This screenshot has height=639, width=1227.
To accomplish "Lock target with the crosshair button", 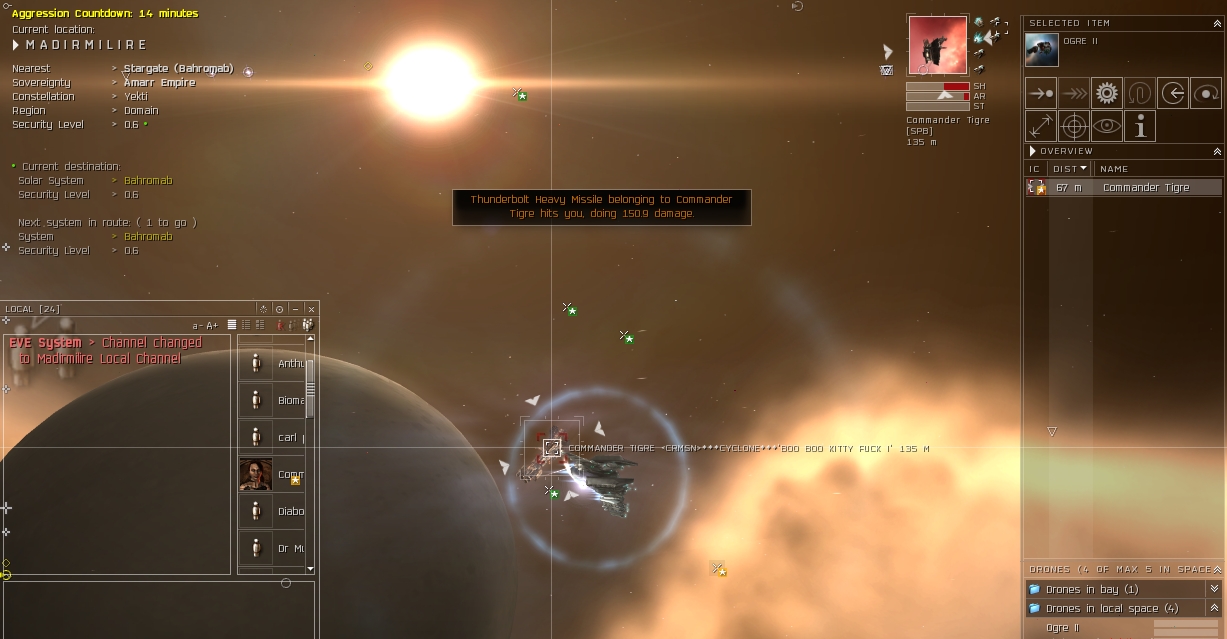I will pyautogui.click(x=1074, y=126).
